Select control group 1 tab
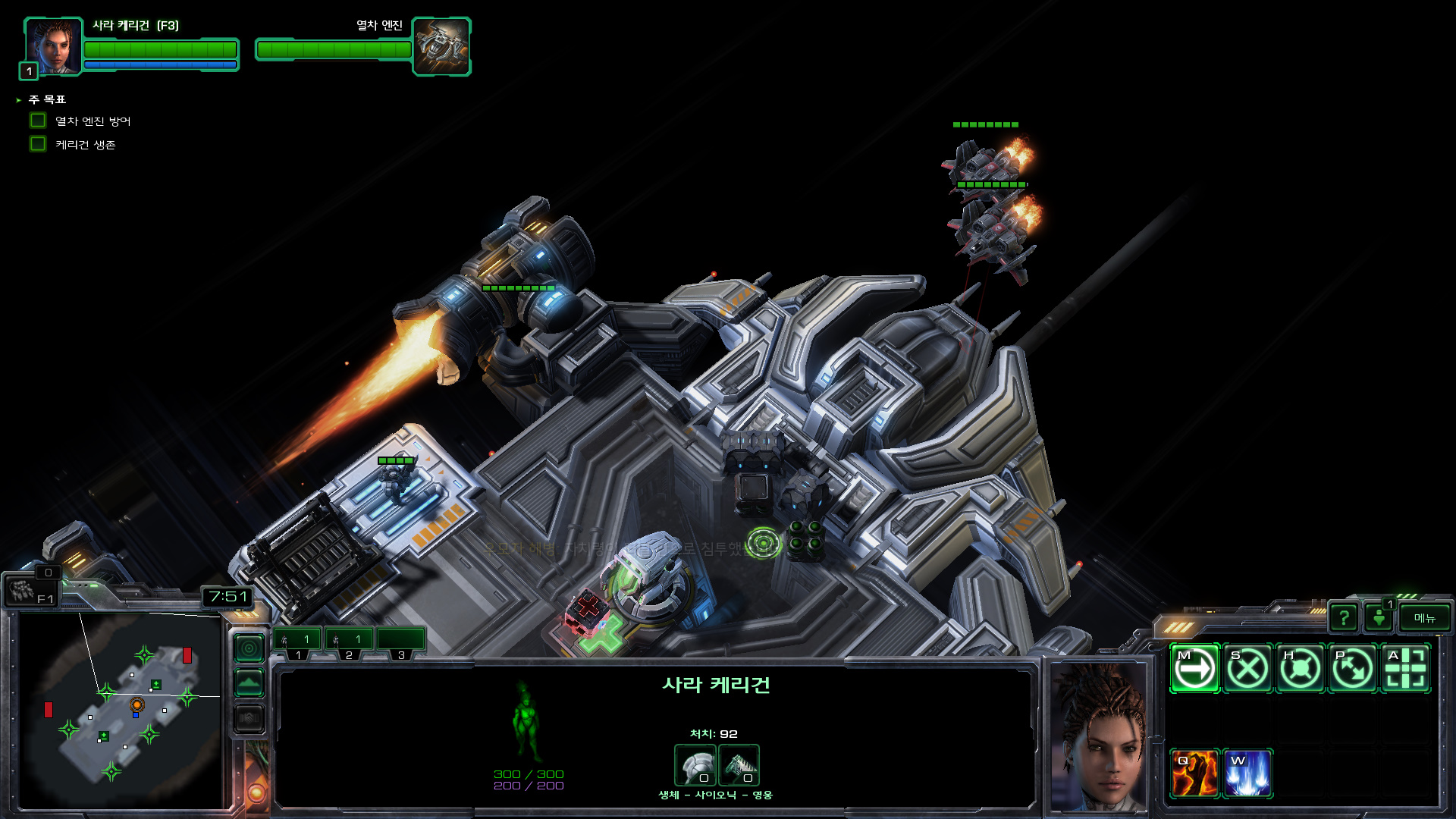The image size is (1456, 819). (297, 642)
